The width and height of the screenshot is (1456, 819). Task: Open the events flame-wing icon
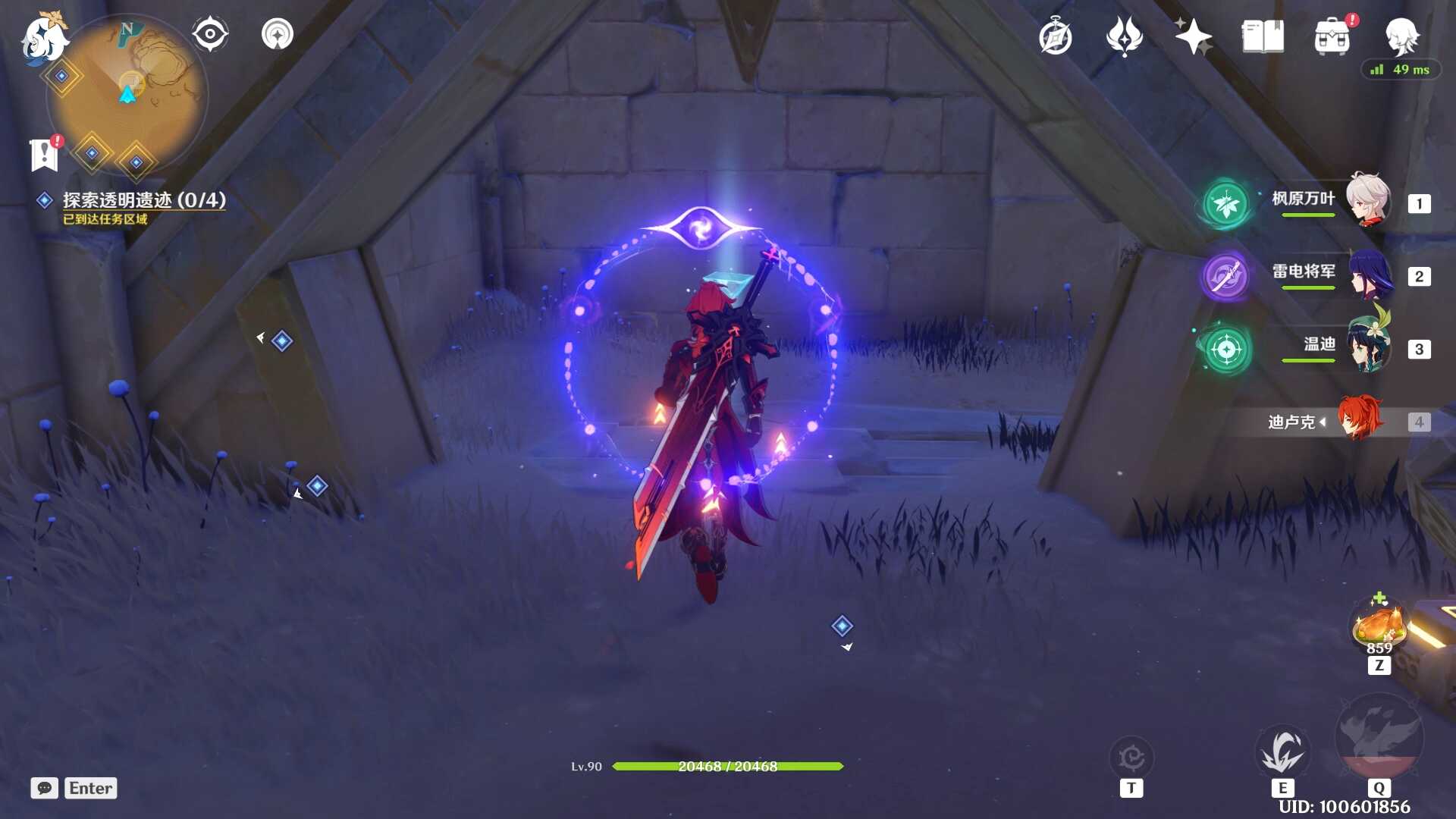coord(1124,36)
